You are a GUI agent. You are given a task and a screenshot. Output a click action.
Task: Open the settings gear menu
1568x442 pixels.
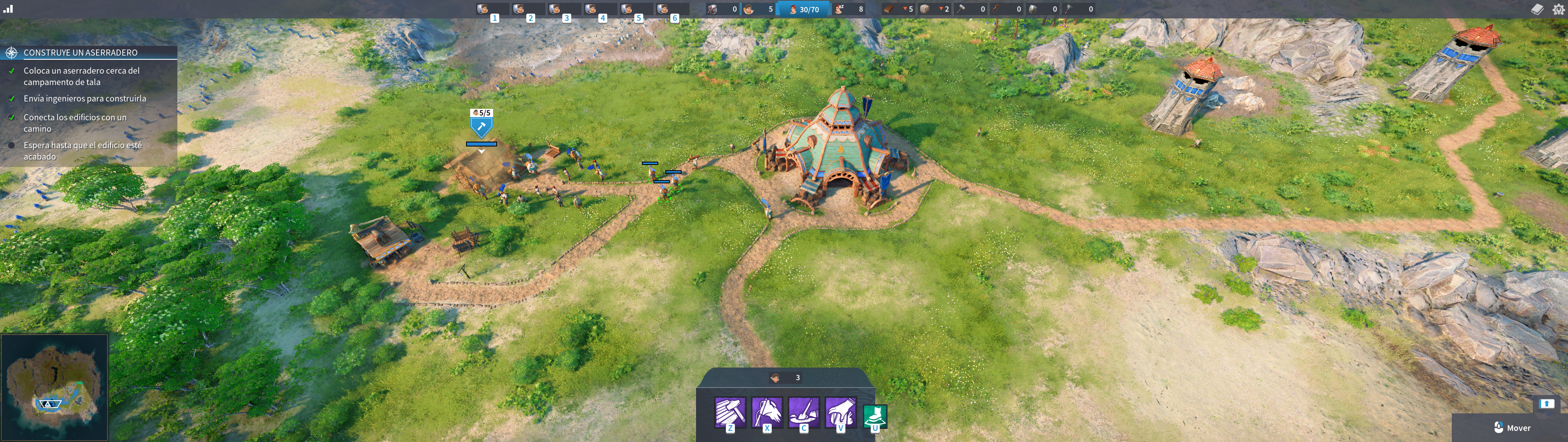1558,9
